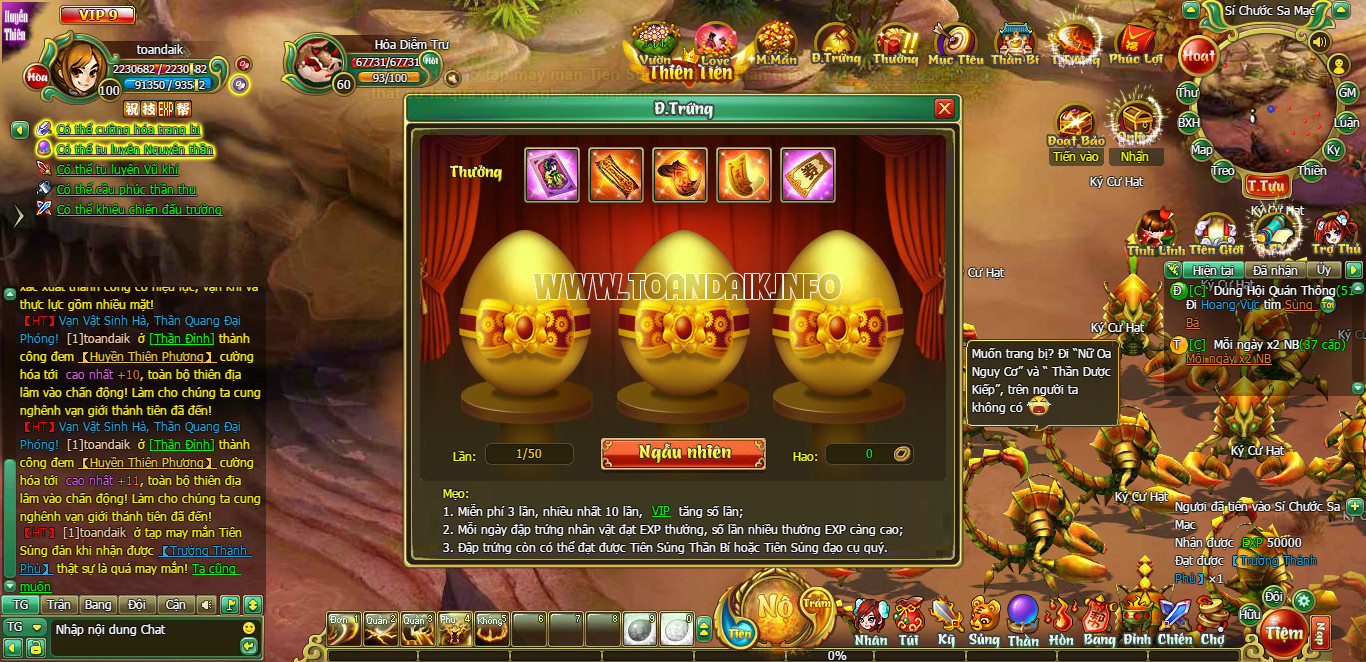Switch chat to the Bang tab
Image resolution: width=1366 pixels, height=662 pixels.
pyautogui.click(x=98, y=605)
